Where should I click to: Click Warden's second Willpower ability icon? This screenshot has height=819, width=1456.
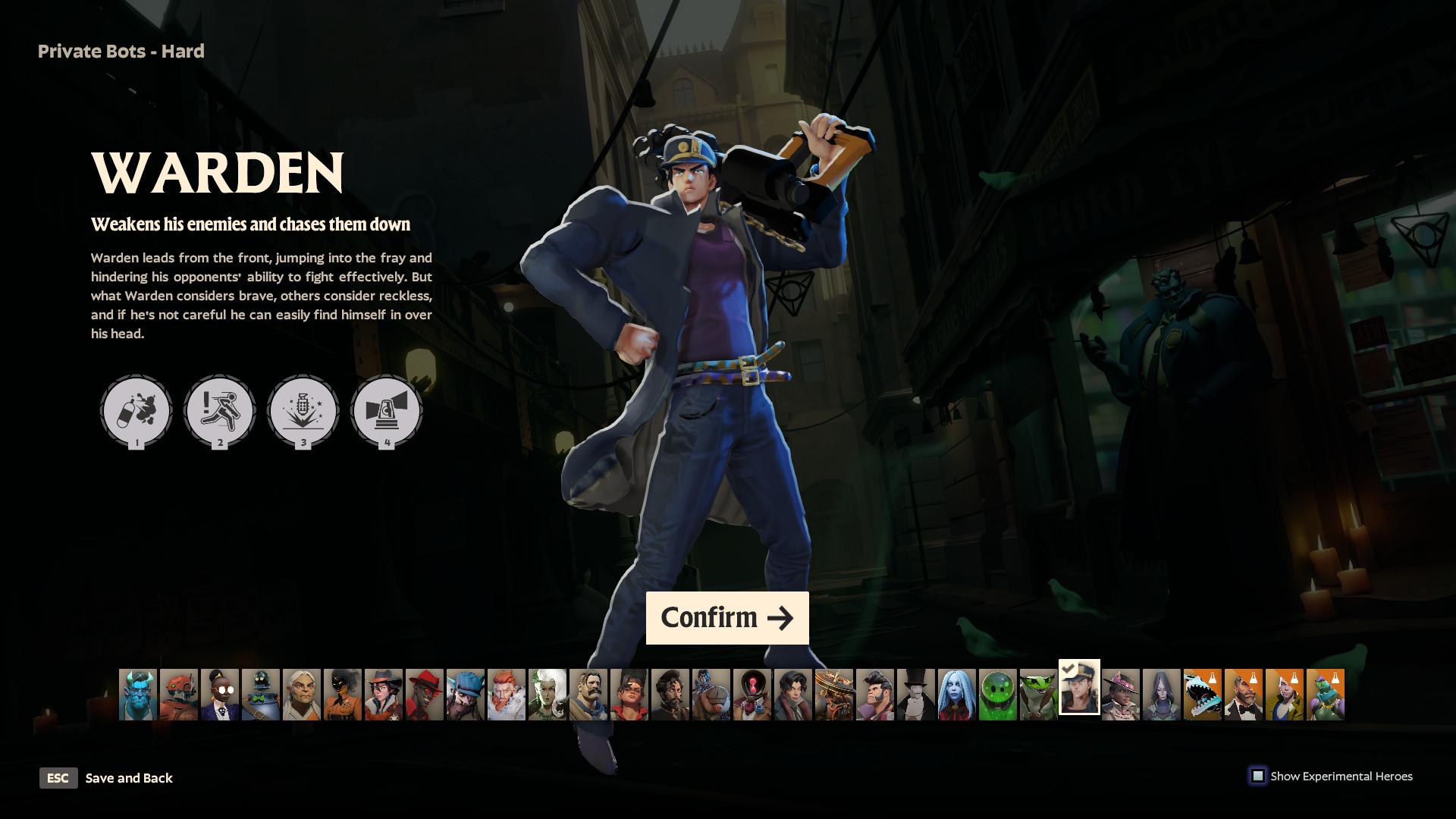point(220,411)
